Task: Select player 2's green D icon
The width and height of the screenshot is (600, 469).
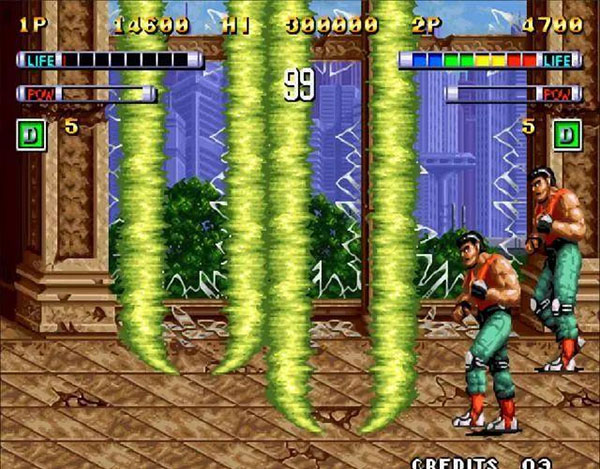Action: [567, 134]
